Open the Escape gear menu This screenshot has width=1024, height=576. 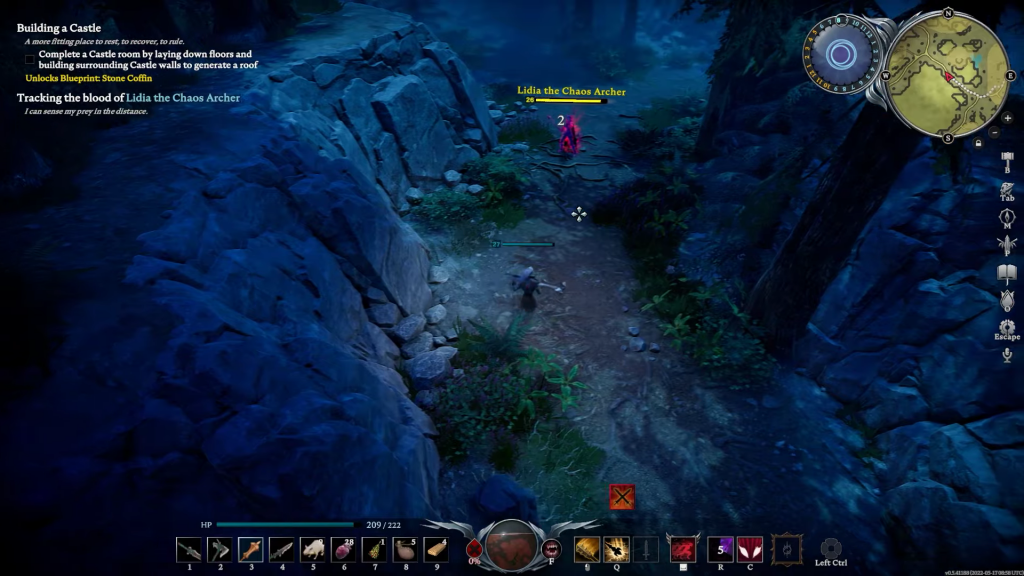(x=1007, y=327)
